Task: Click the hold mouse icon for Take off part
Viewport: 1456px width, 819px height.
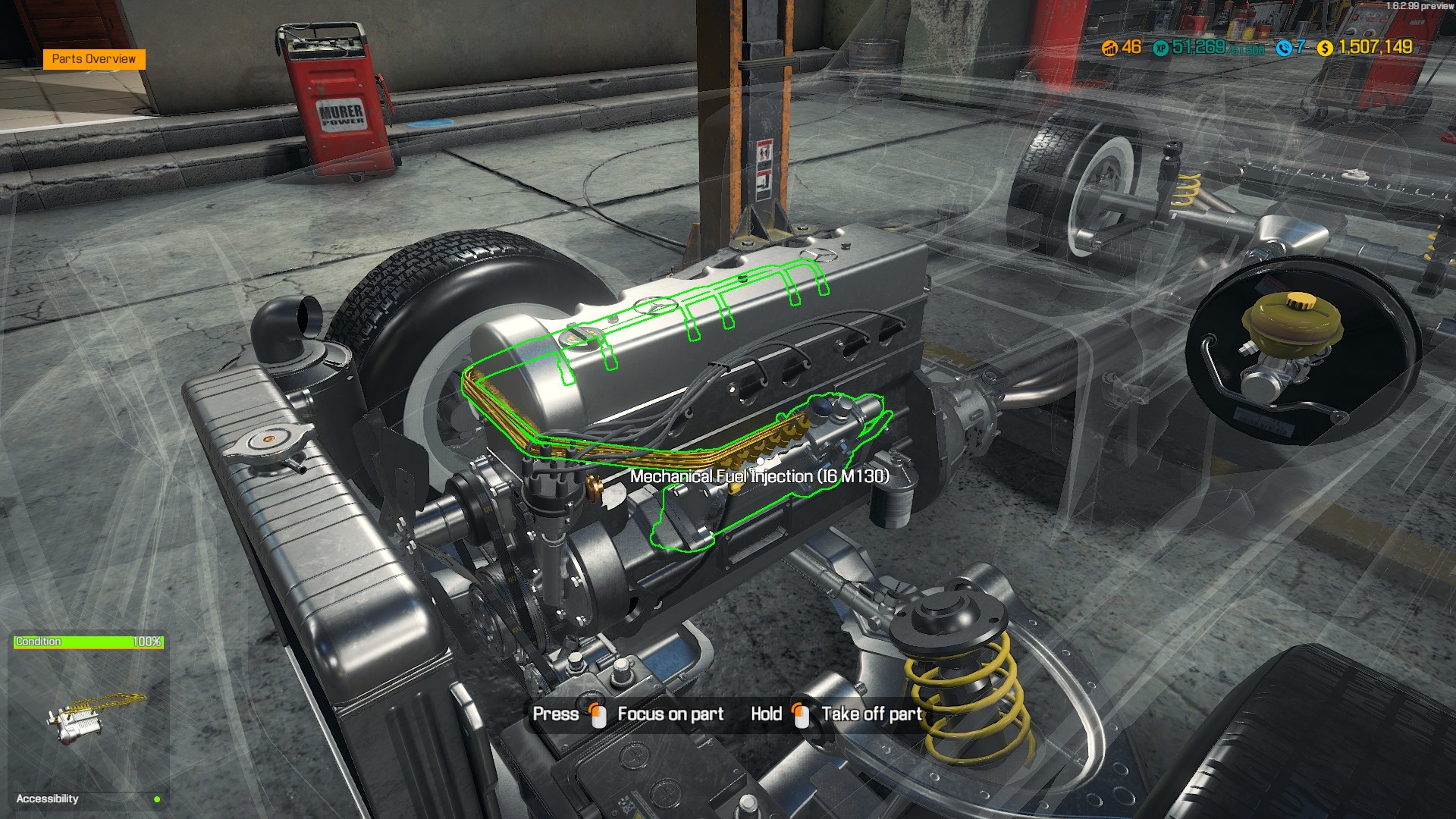Action: click(x=801, y=714)
